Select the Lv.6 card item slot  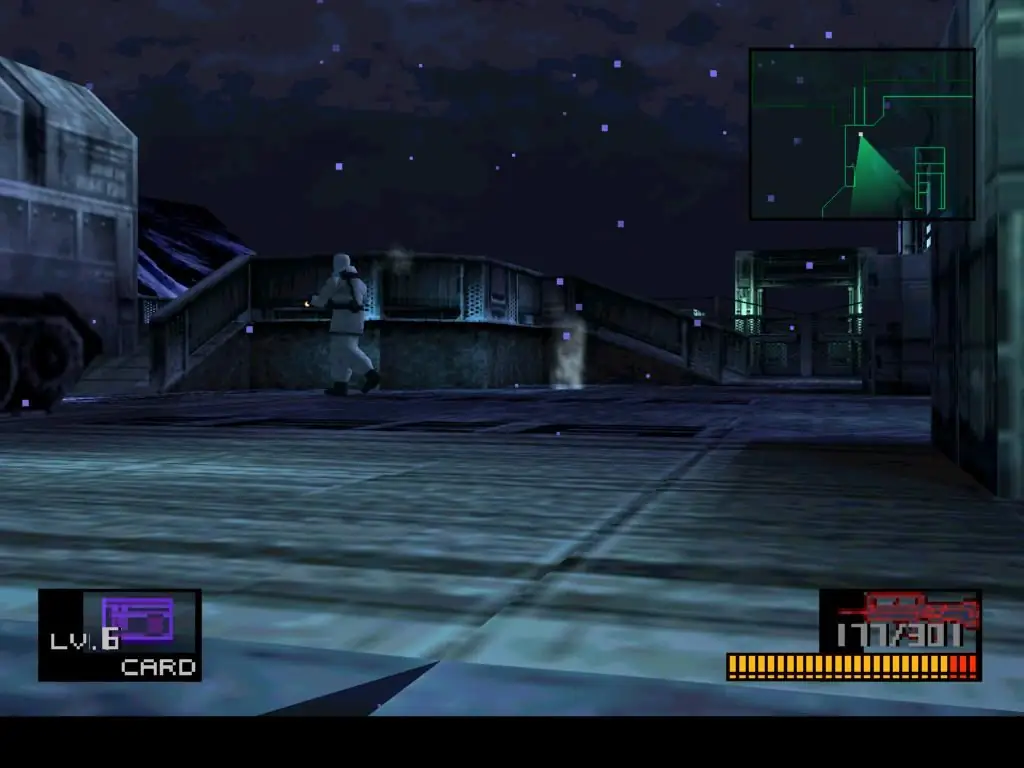point(120,635)
